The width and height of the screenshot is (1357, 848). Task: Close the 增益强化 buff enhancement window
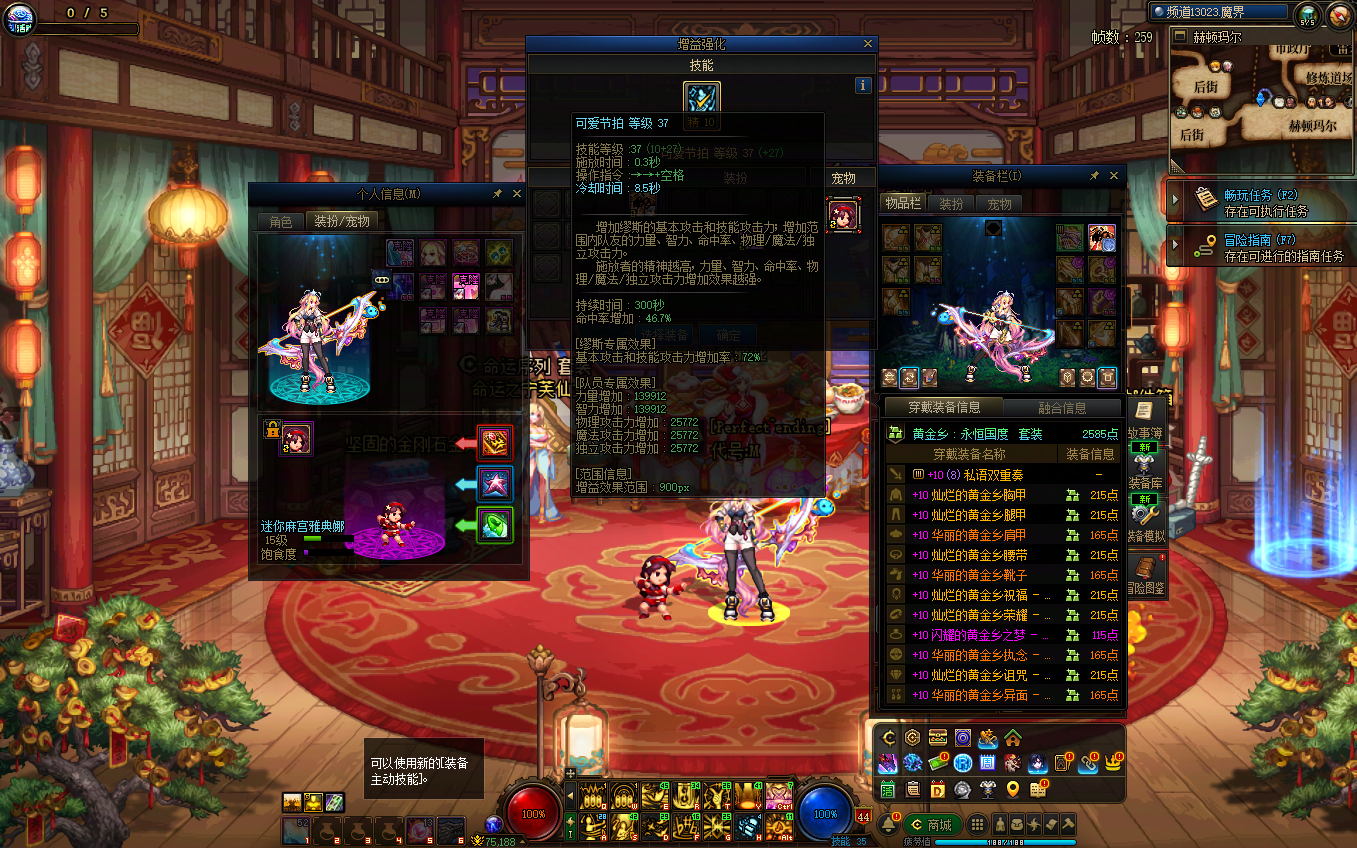pyautogui.click(x=868, y=44)
